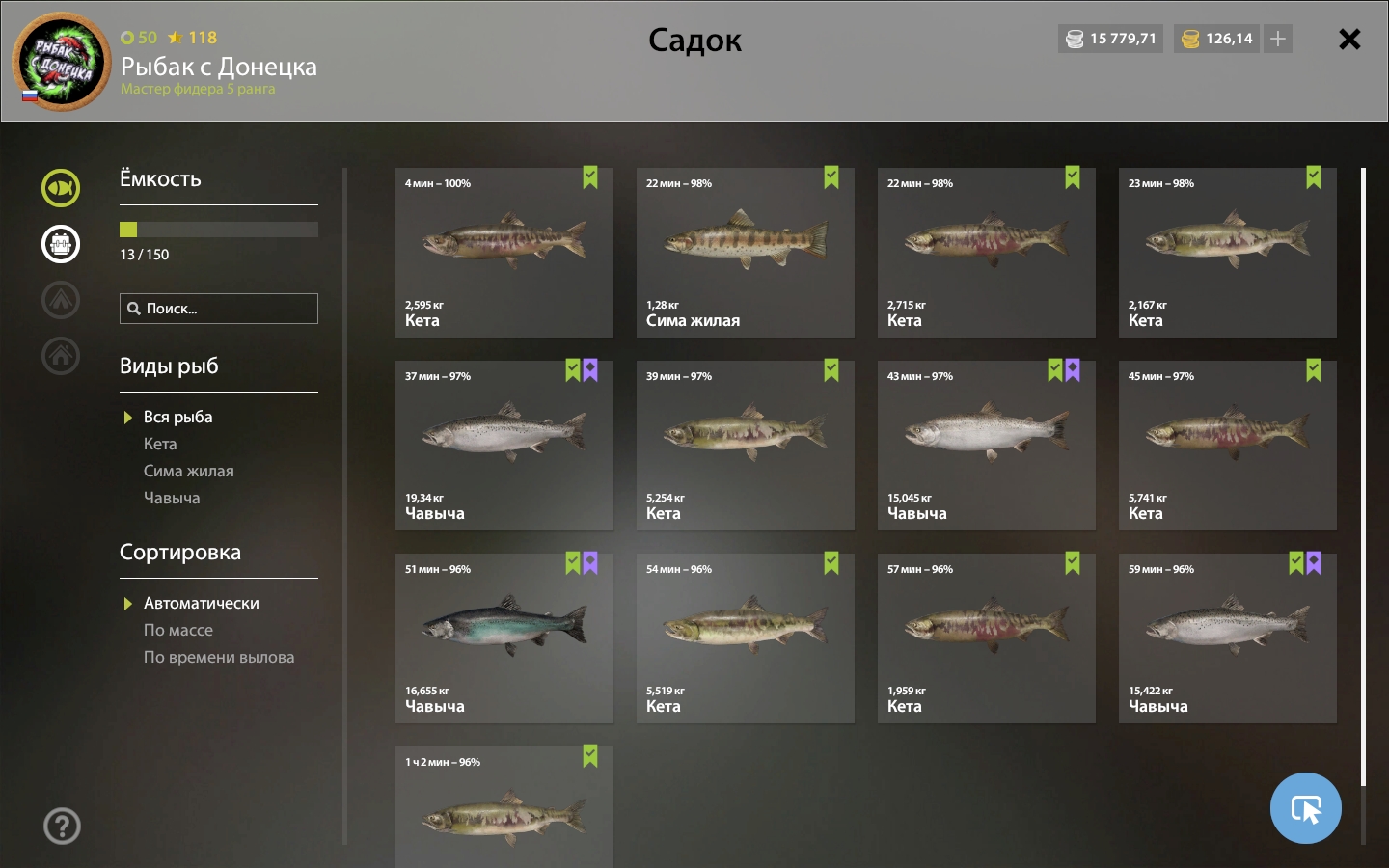Select the Вся рыба filter
1389x868 pixels.
[x=177, y=417]
